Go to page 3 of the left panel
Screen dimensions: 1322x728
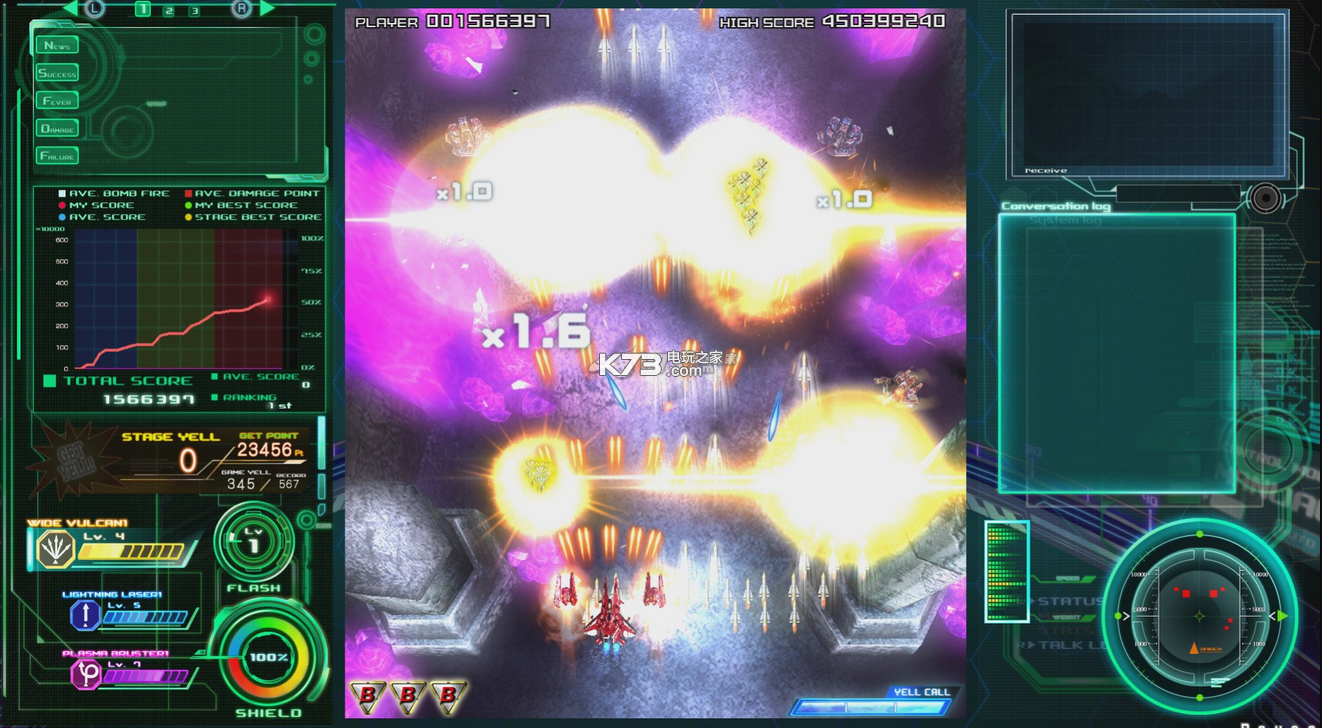coord(194,10)
